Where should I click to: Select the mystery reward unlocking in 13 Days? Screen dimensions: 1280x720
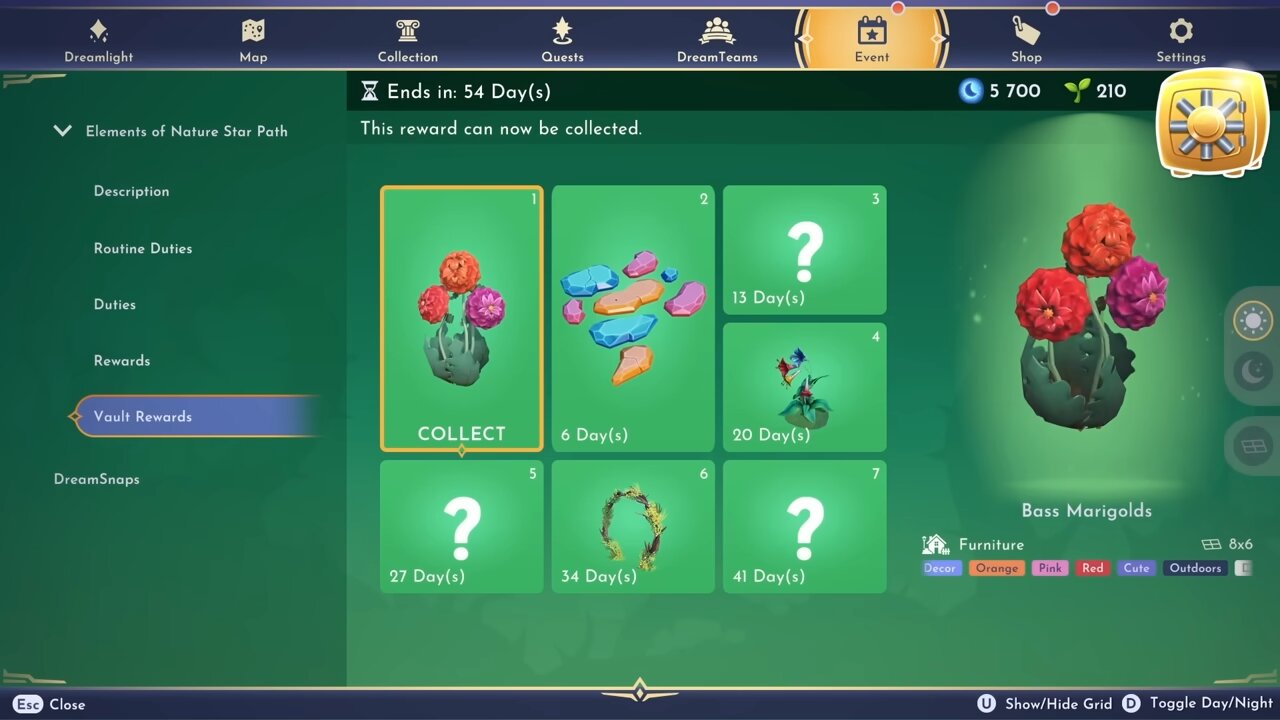coord(805,250)
